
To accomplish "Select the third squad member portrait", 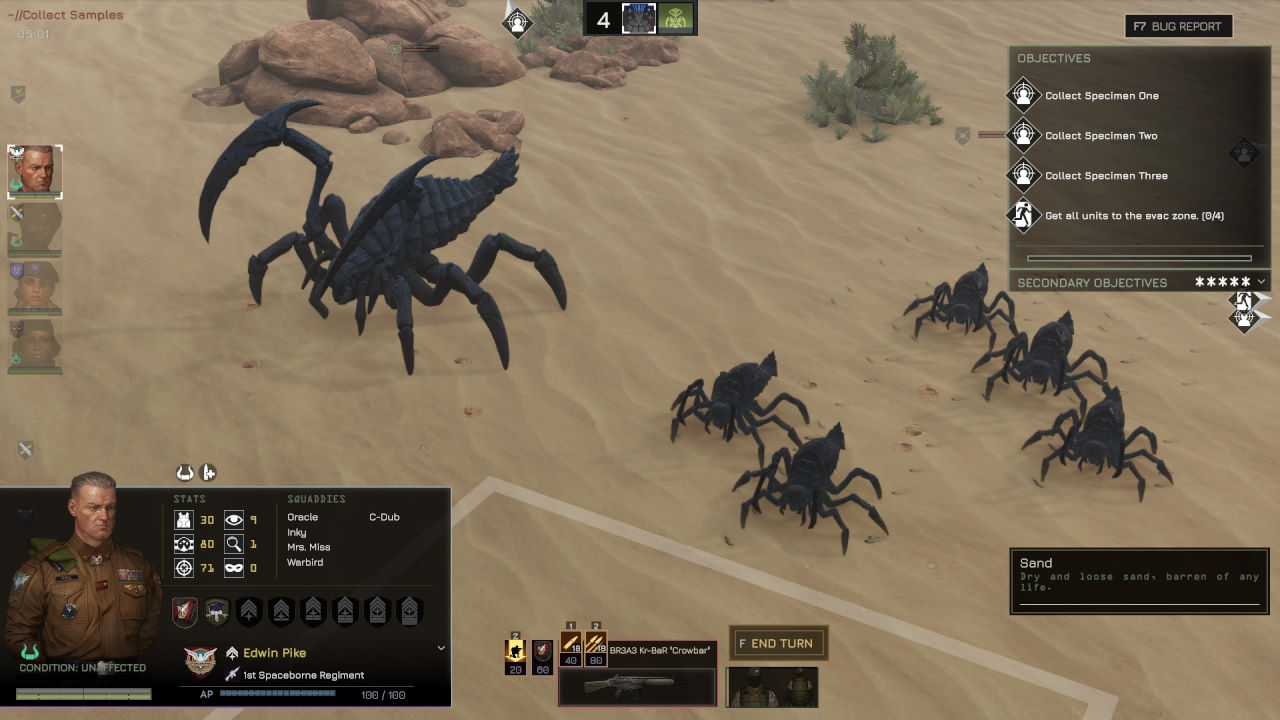I will (35, 286).
